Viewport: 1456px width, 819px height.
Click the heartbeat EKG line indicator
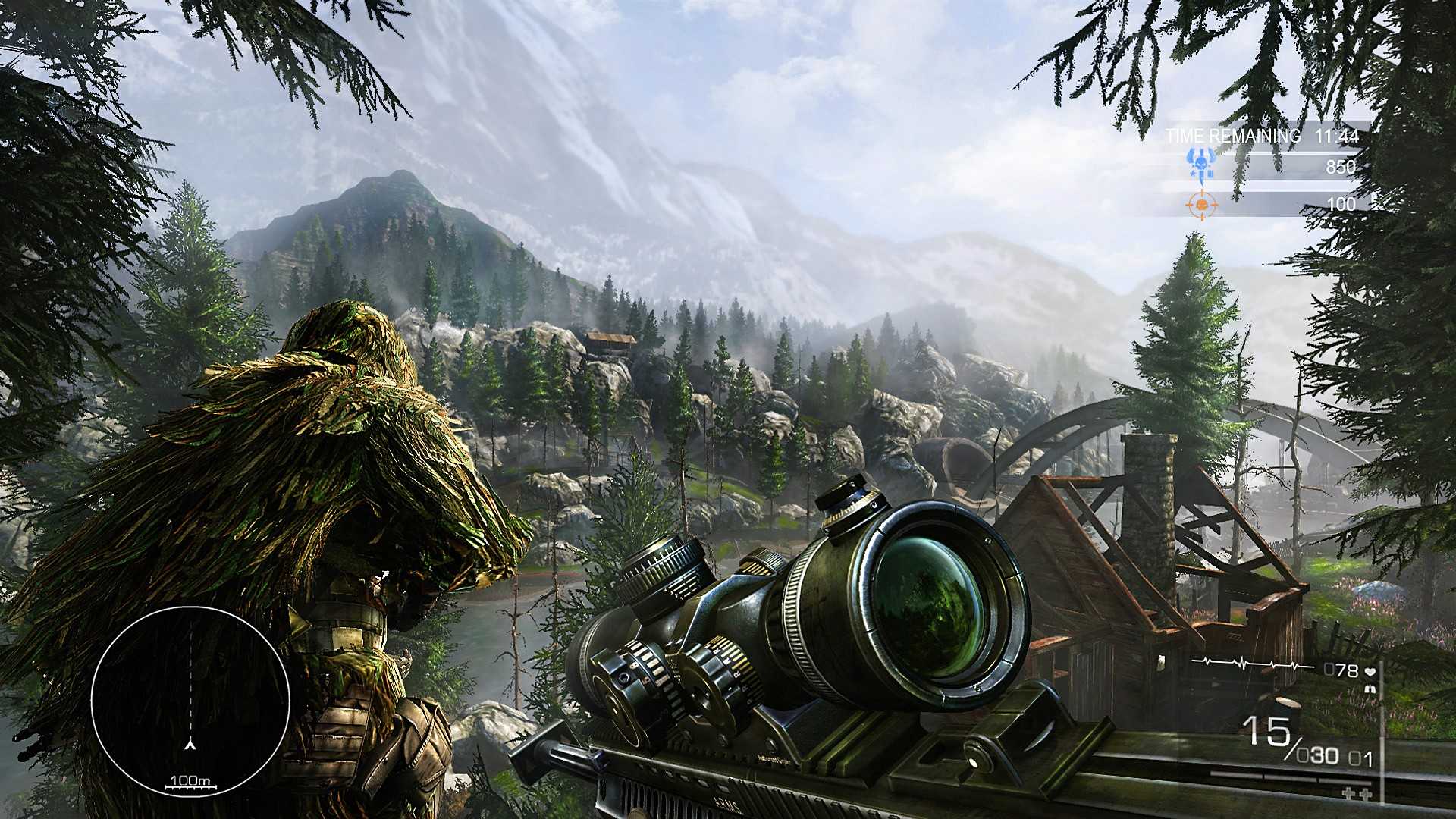(1248, 662)
